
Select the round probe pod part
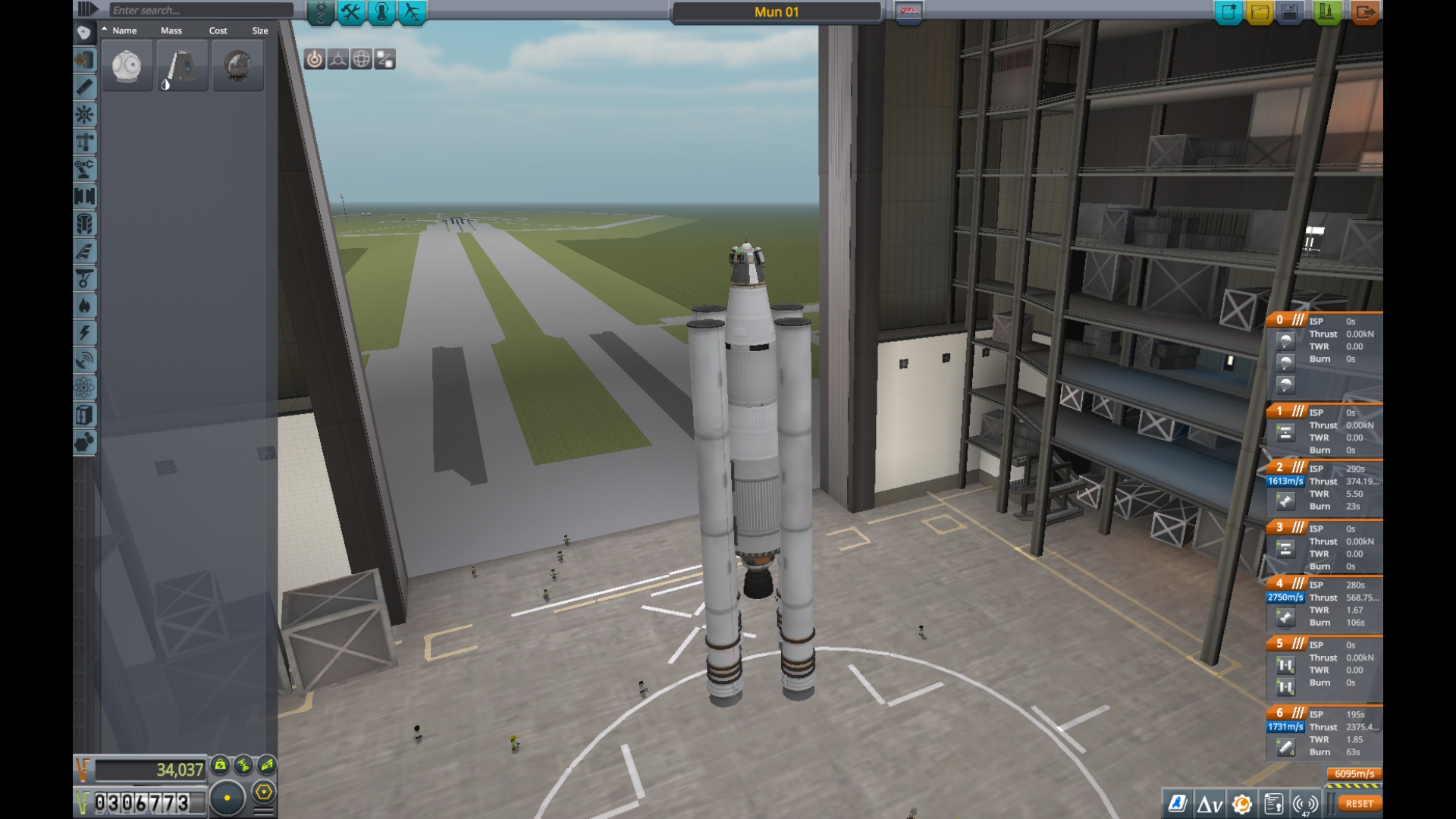[127, 67]
